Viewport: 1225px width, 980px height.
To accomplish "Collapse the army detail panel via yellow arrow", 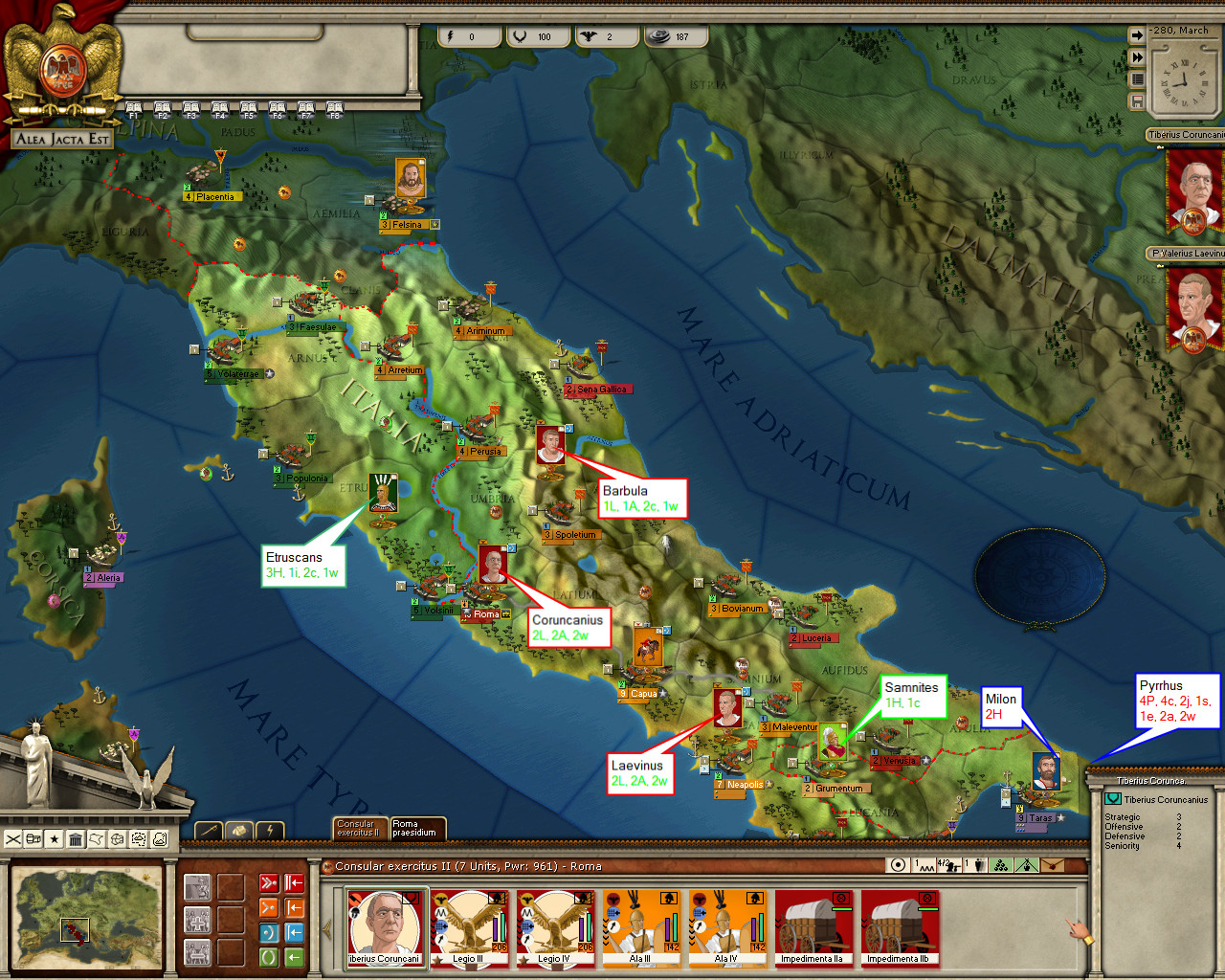I will coord(326,929).
